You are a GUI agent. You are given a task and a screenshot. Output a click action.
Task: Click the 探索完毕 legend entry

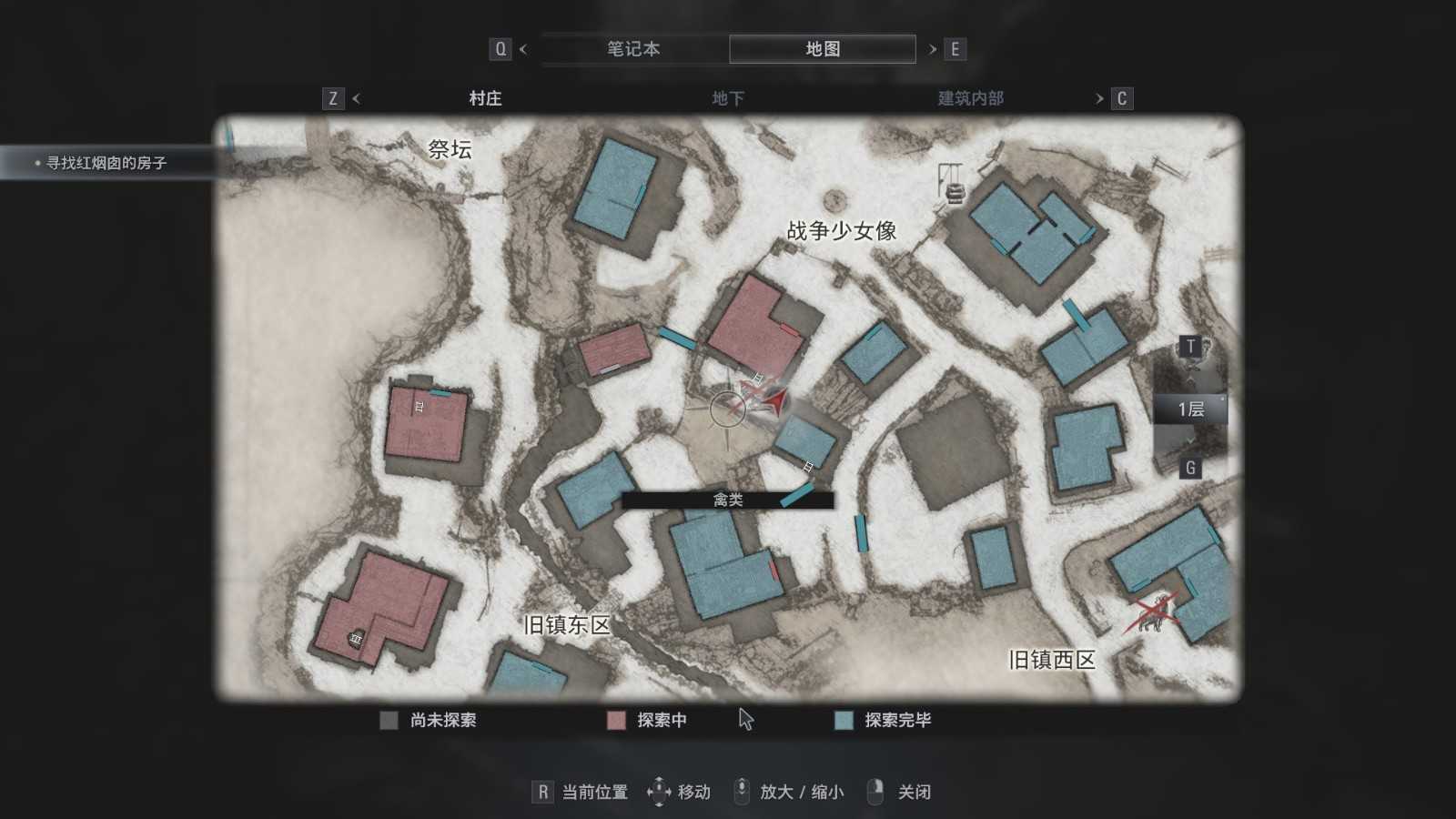click(897, 720)
